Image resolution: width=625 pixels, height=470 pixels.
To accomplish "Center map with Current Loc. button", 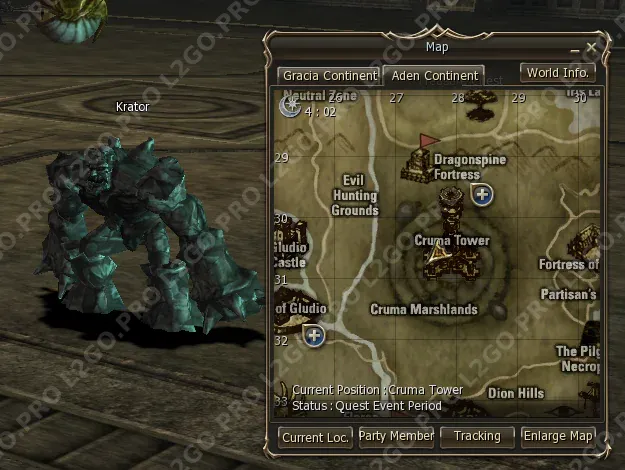I will click(315, 436).
